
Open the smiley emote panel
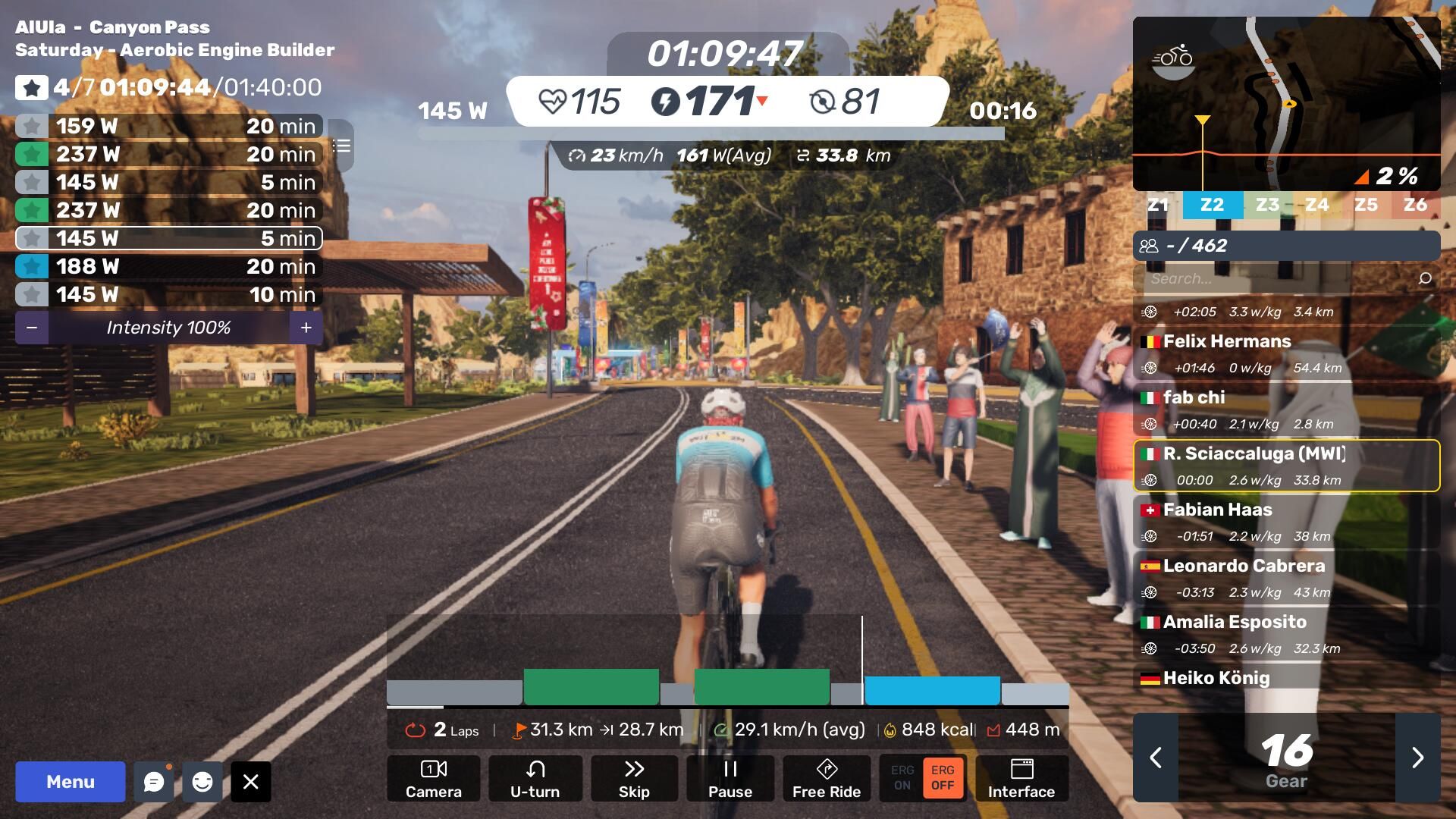pyautogui.click(x=202, y=782)
